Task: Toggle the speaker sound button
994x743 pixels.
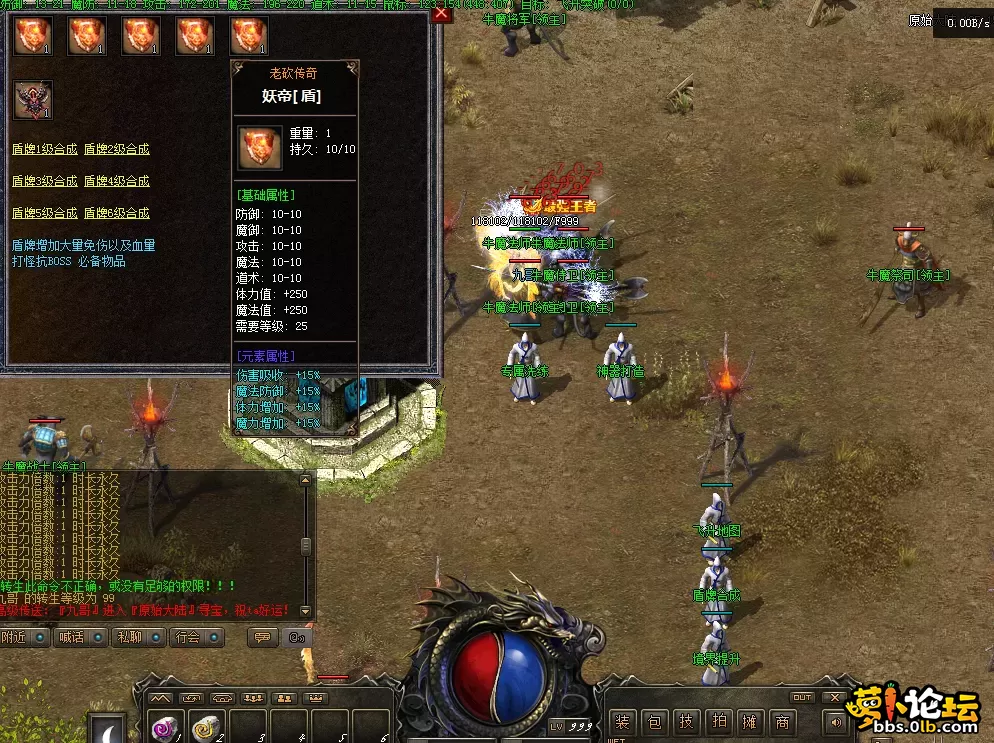Action: (x=833, y=721)
